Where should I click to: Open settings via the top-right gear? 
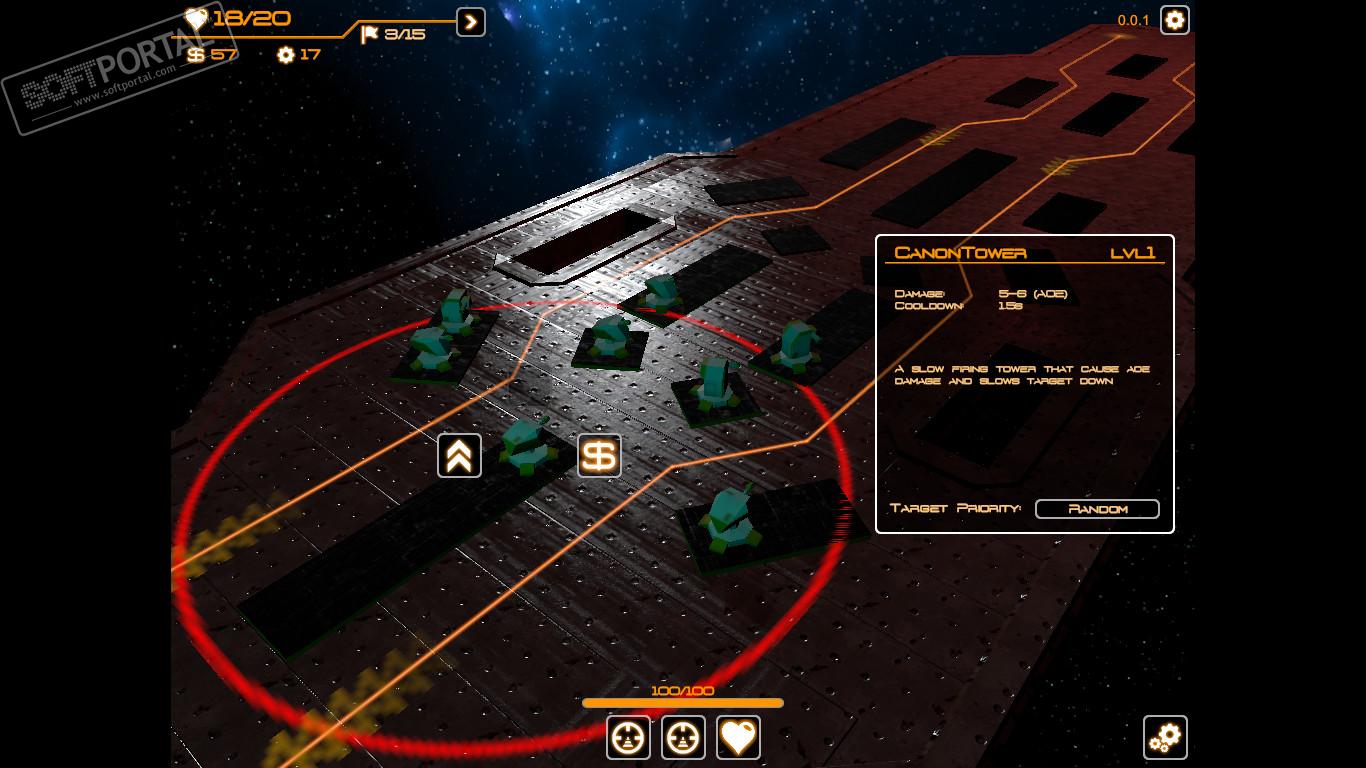[x=1174, y=20]
